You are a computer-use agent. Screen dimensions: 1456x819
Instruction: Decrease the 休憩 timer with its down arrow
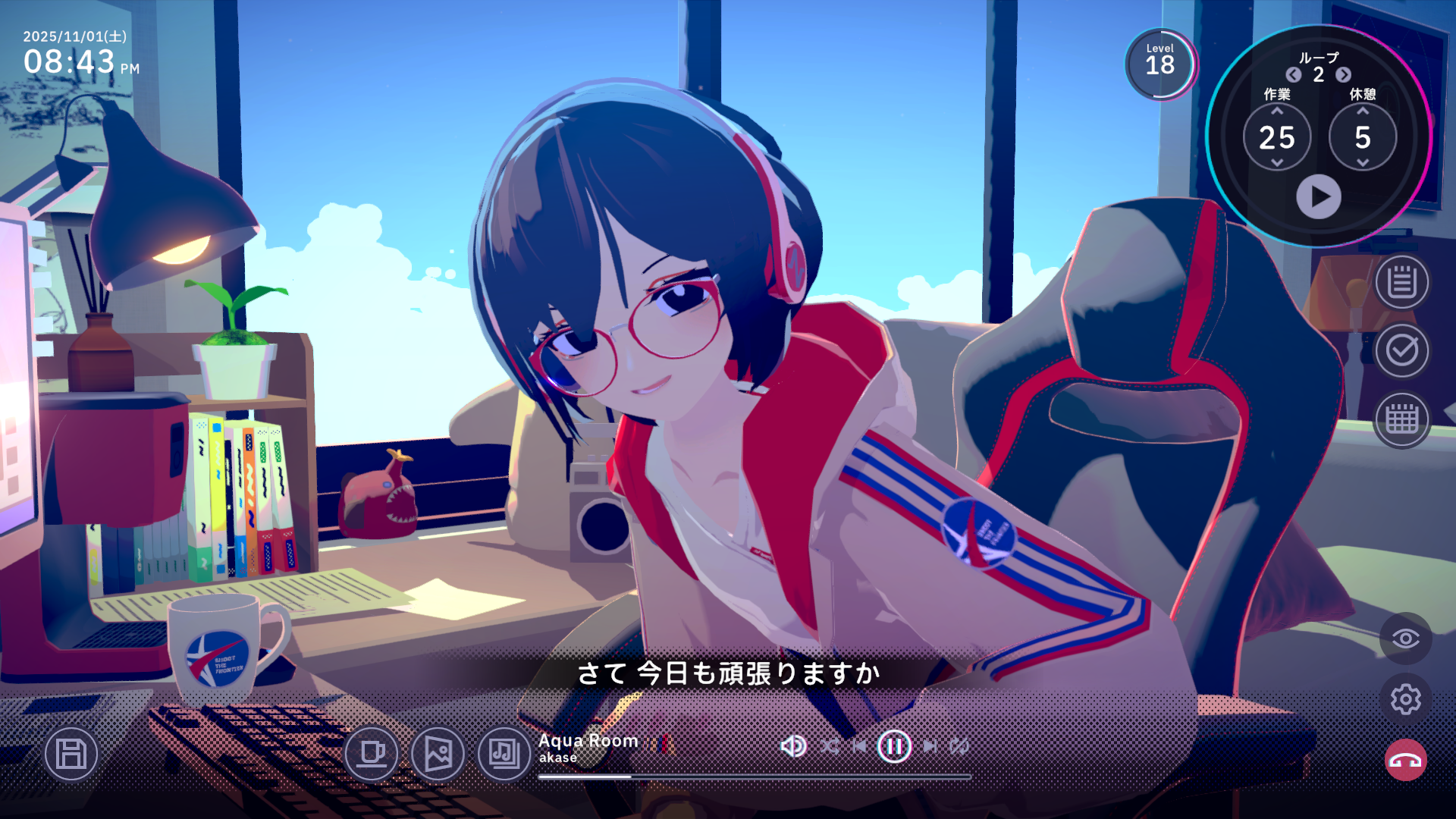pos(1363,163)
